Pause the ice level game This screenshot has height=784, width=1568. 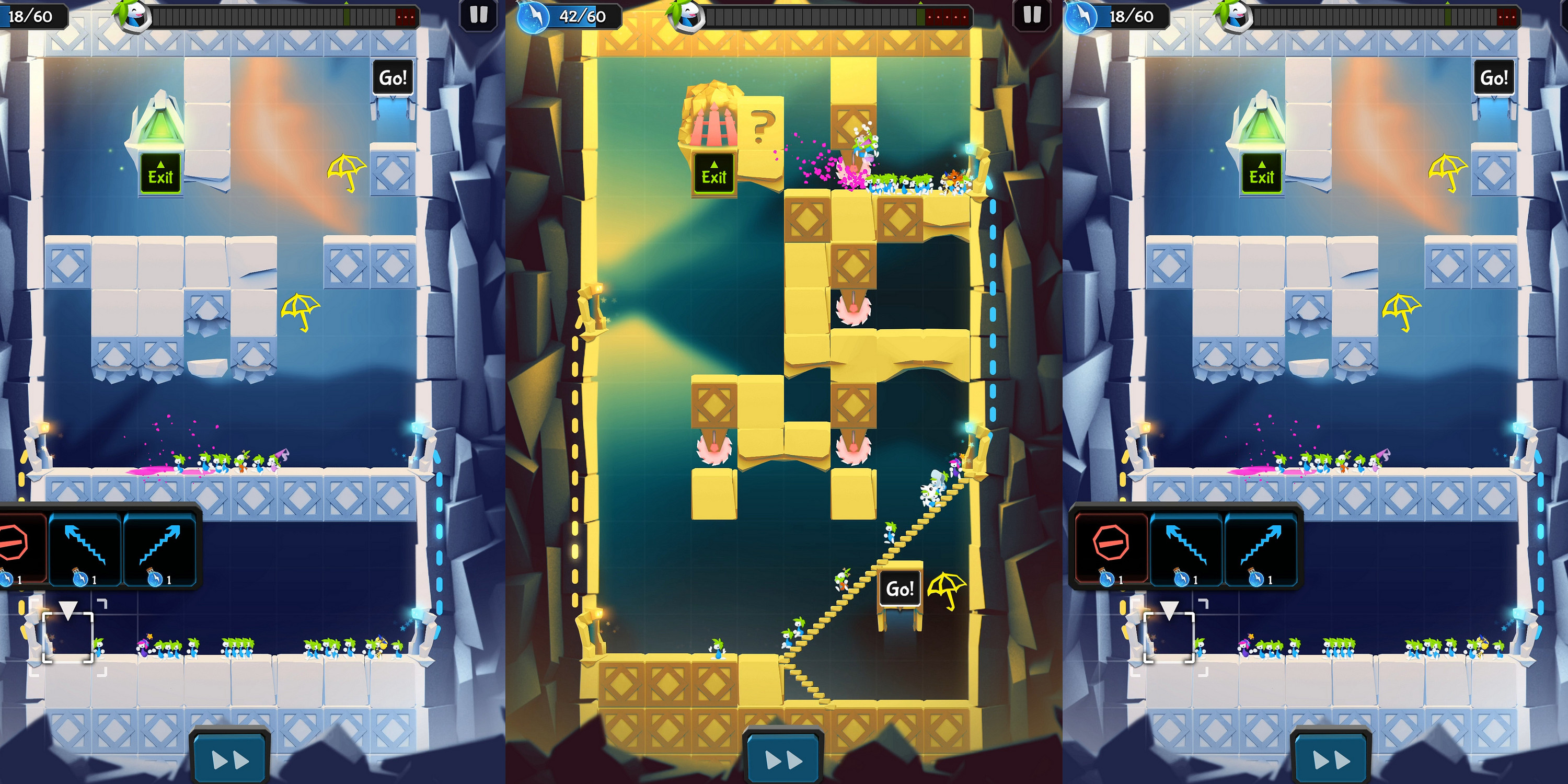tap(478, 15)
